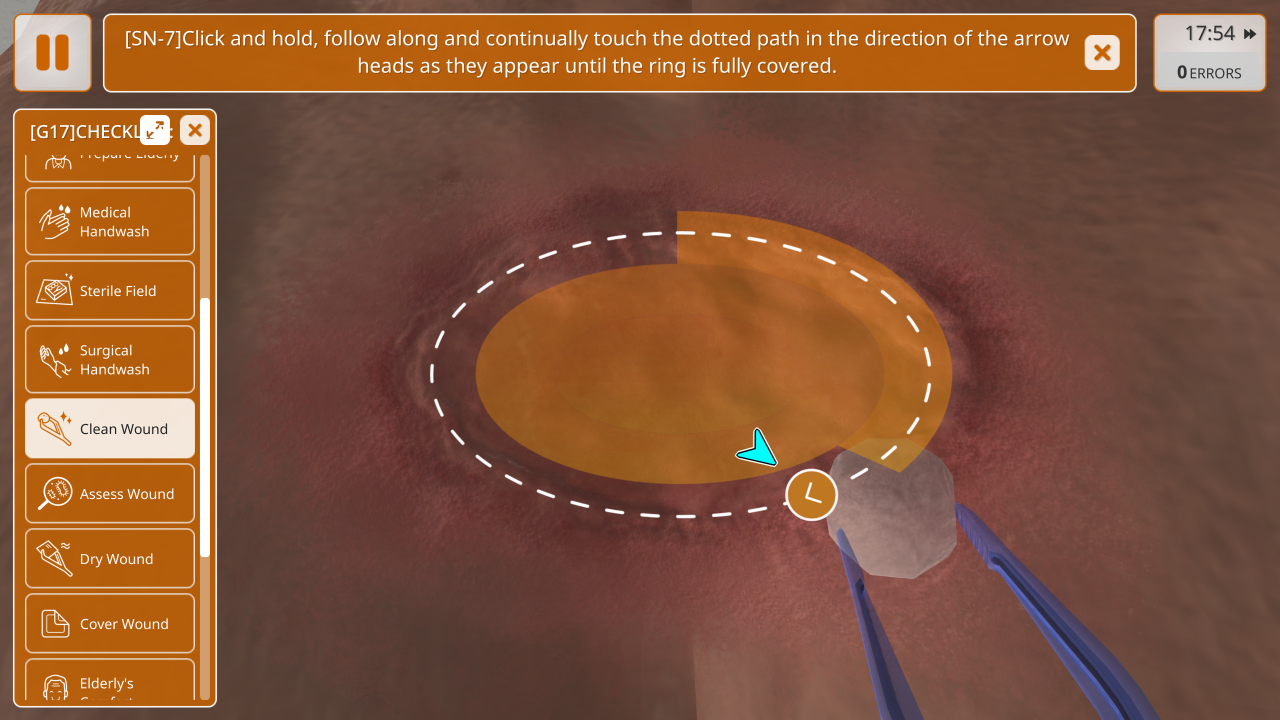
Task: Go to the Assess Wound step
Action: (110, 494)
